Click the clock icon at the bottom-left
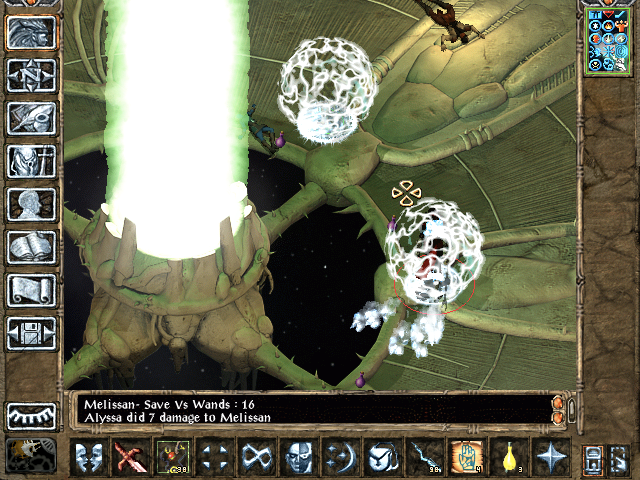Viewport: 640px width, 480px height. [31, 456]
